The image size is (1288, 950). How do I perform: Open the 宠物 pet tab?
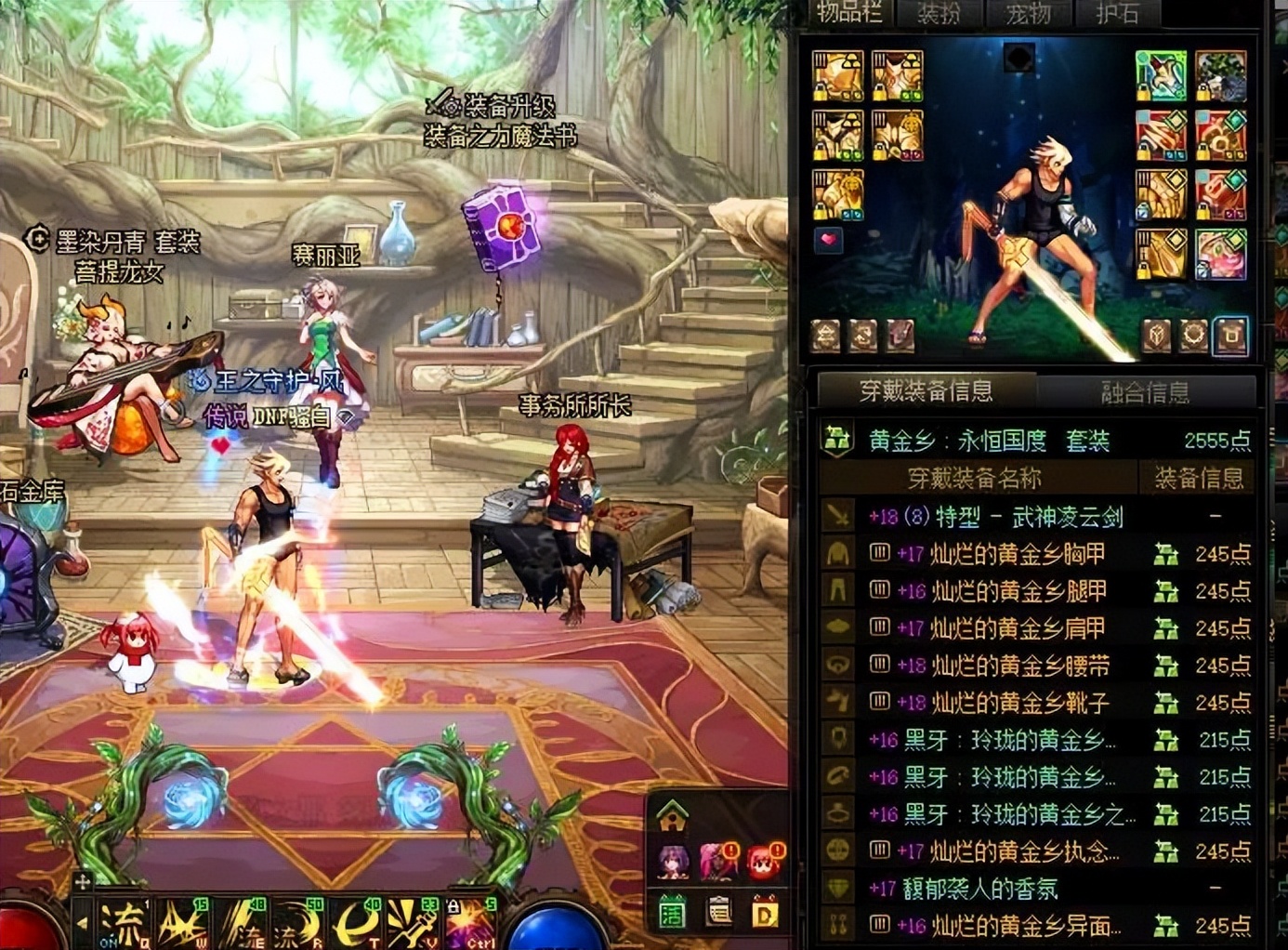pyautogui.click(x=1029, y=14)
